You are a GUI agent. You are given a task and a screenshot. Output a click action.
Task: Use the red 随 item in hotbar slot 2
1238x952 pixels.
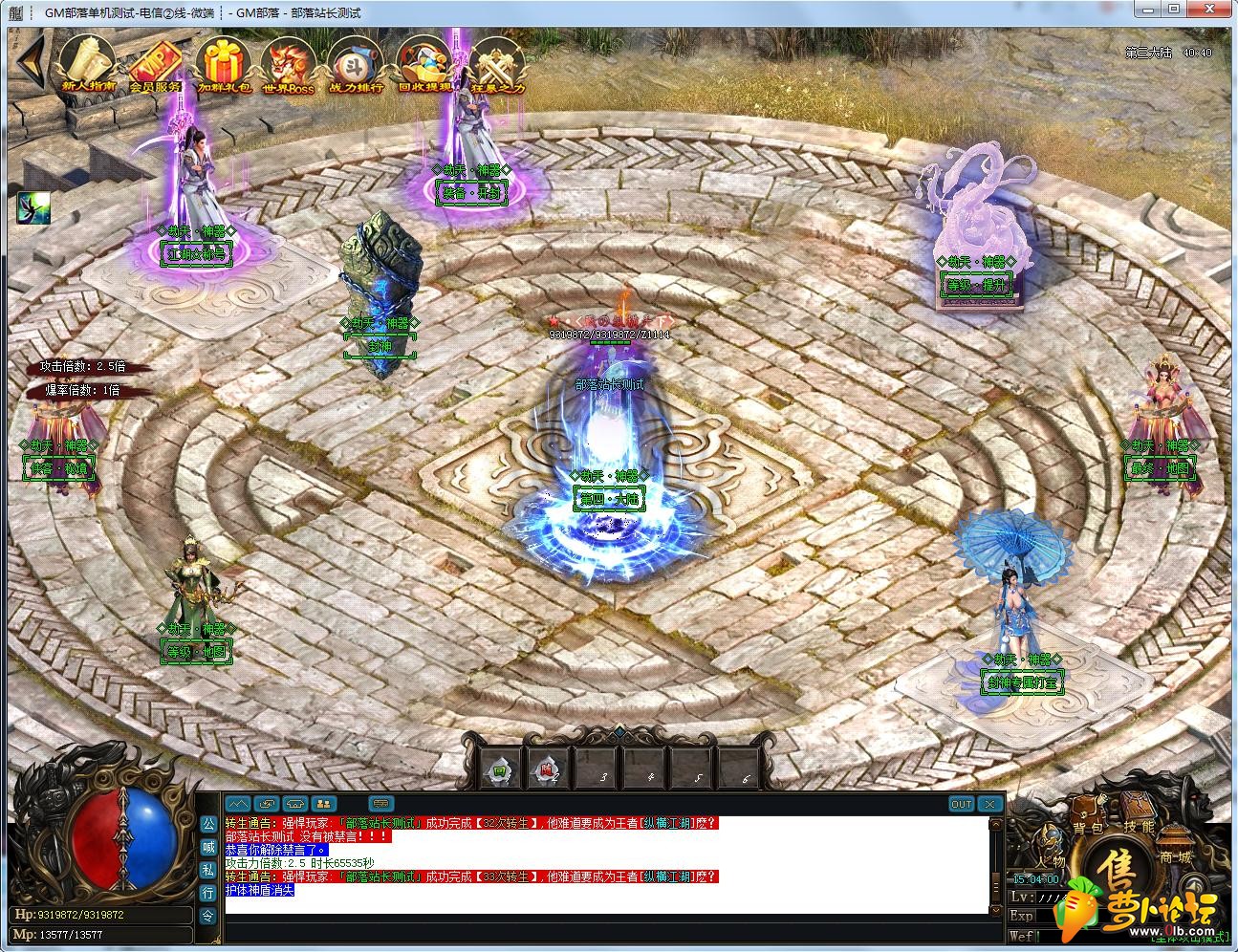tap(548, 769)
